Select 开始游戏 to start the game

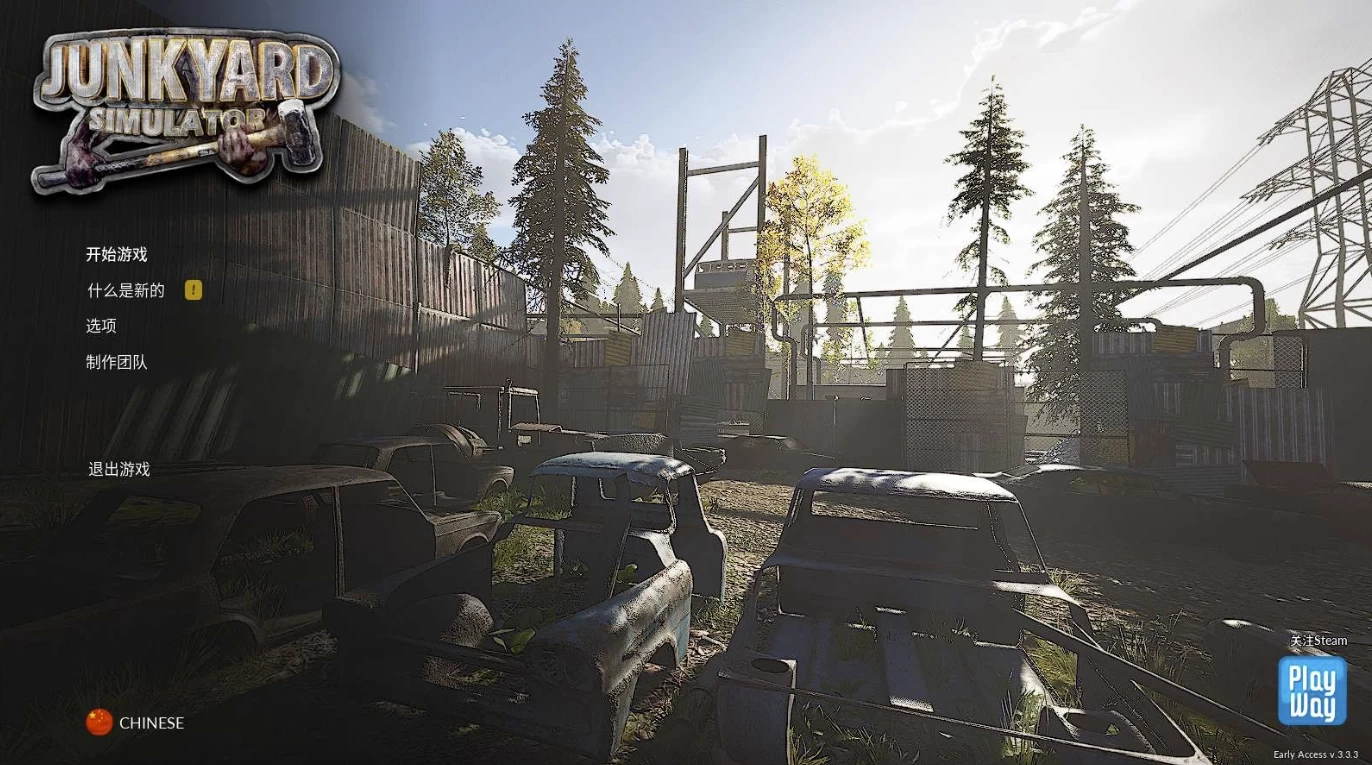(116, 254)
